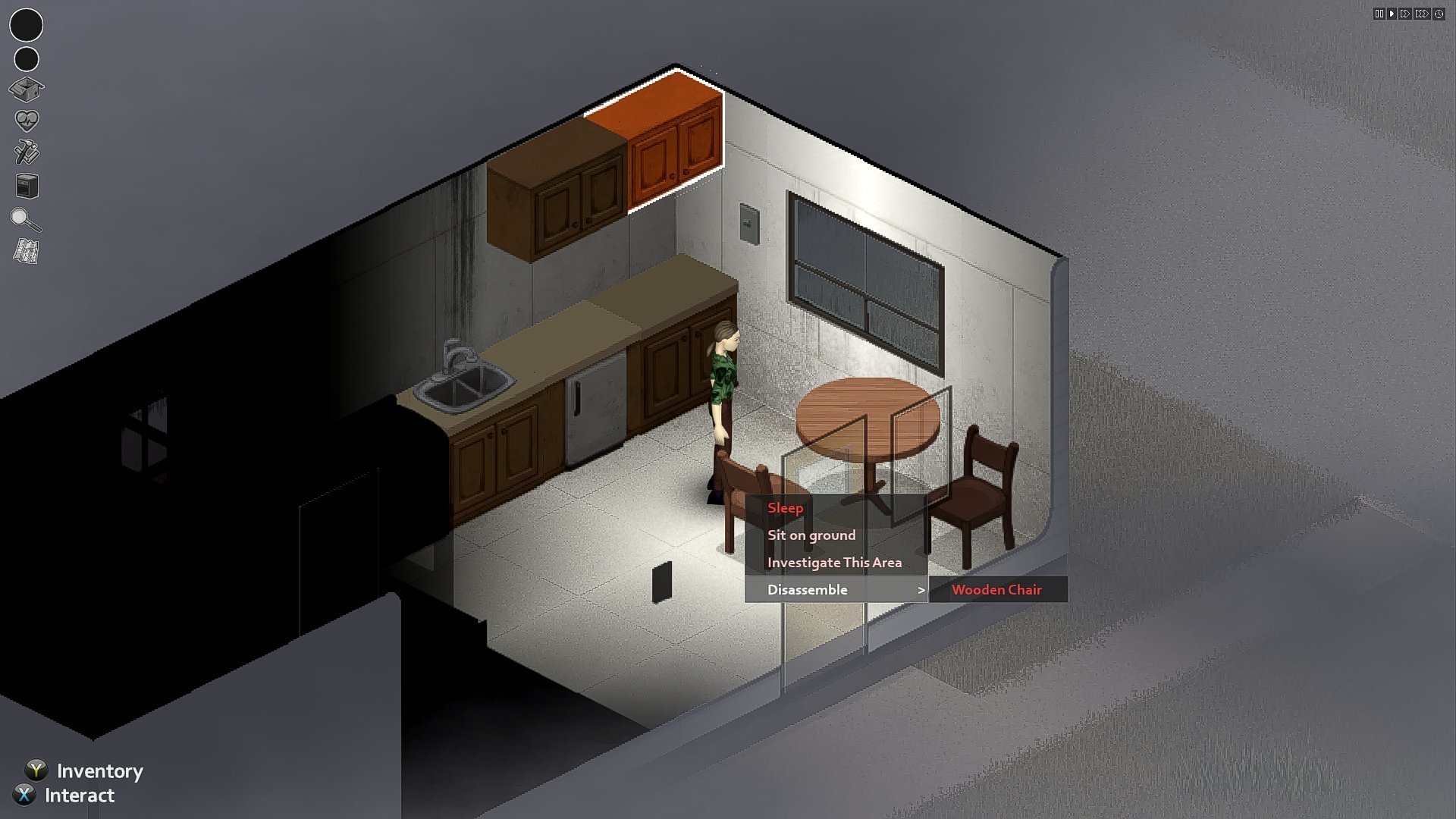
Task: Open the smaller circular indicator below it
Action: click(x=27, y=58)
